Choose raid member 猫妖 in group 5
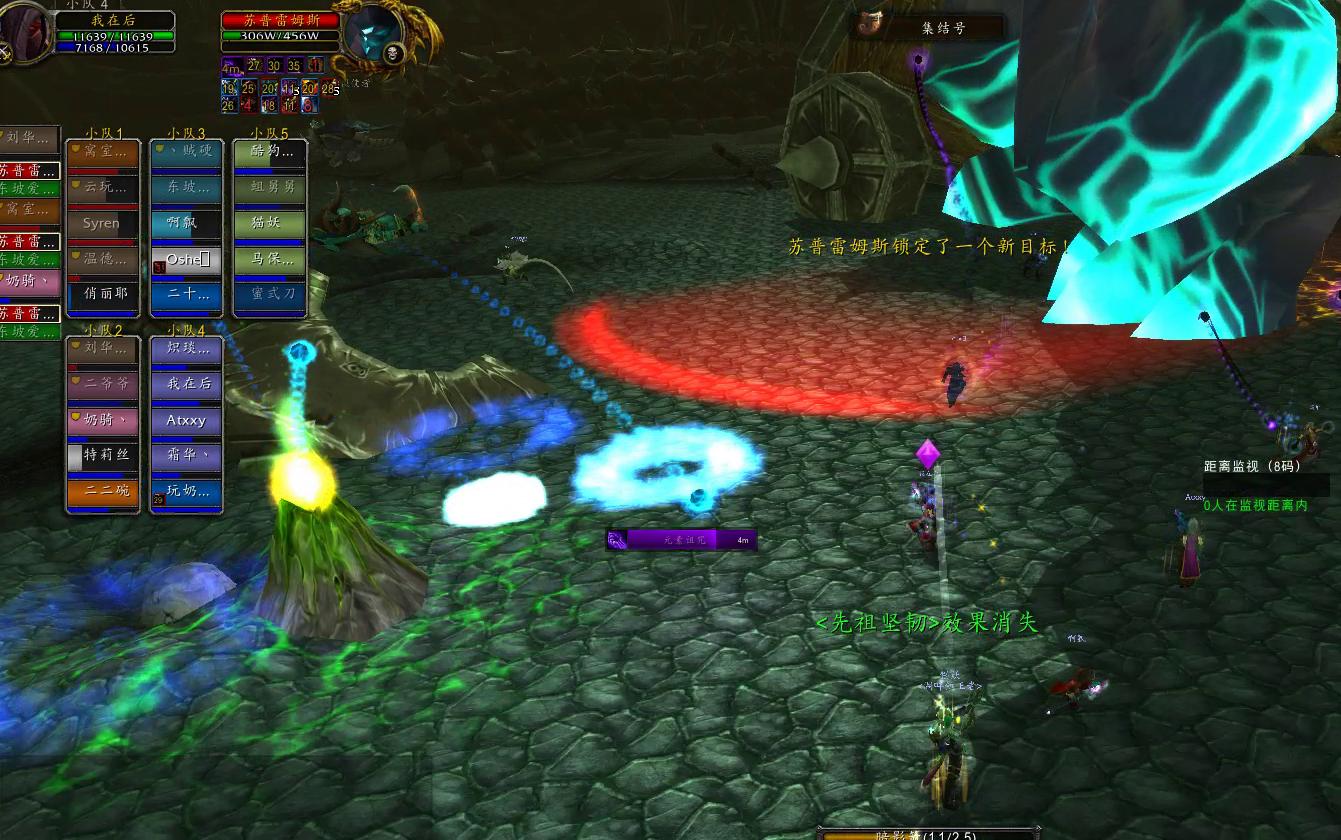This screenshot has width=1341, height=840. click(x=270, y=223)
